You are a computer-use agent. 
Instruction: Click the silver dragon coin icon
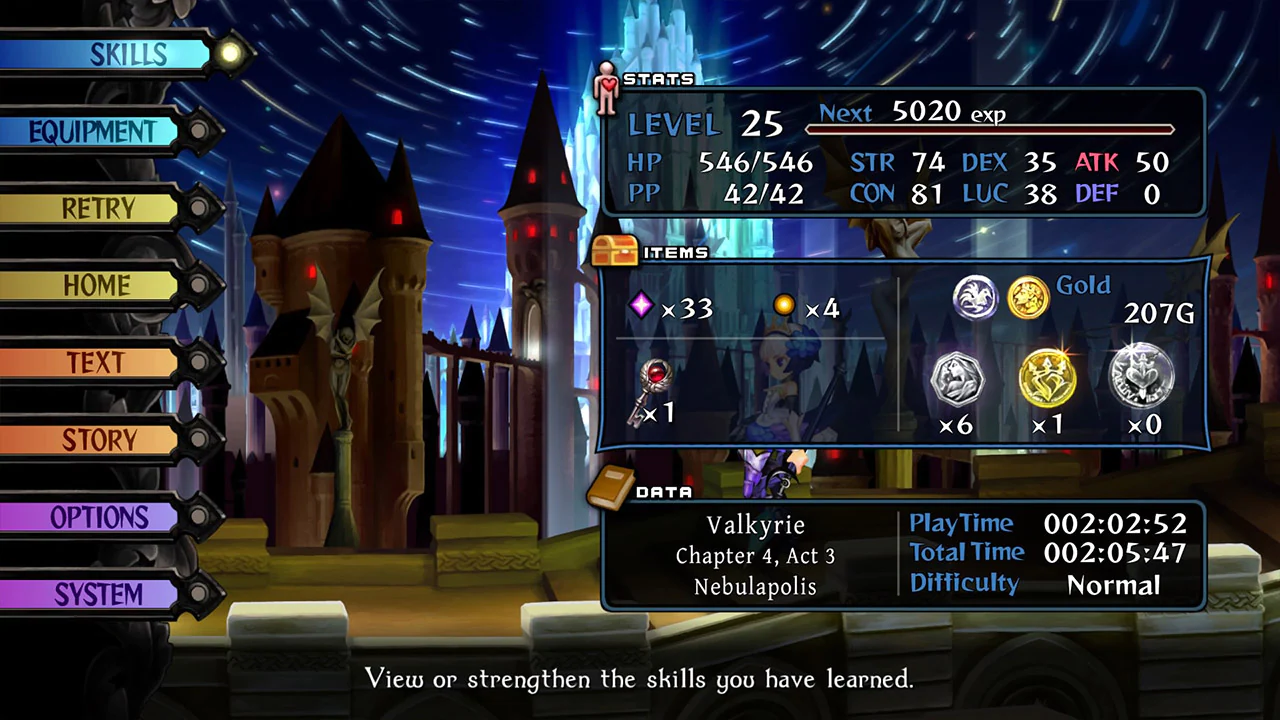(975, 298)
